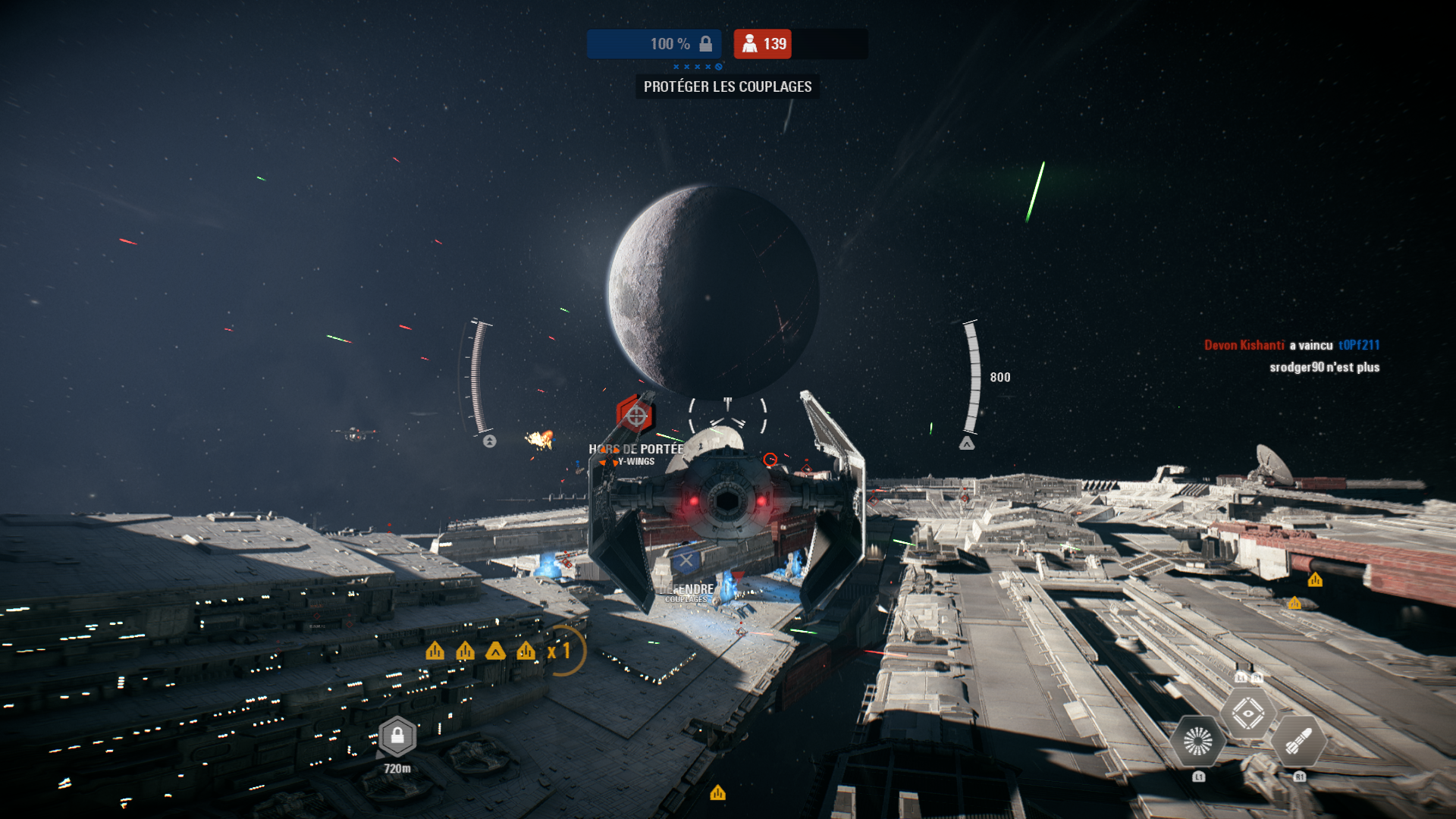Target the red Y-Wings objective marker

click(635, 416)
